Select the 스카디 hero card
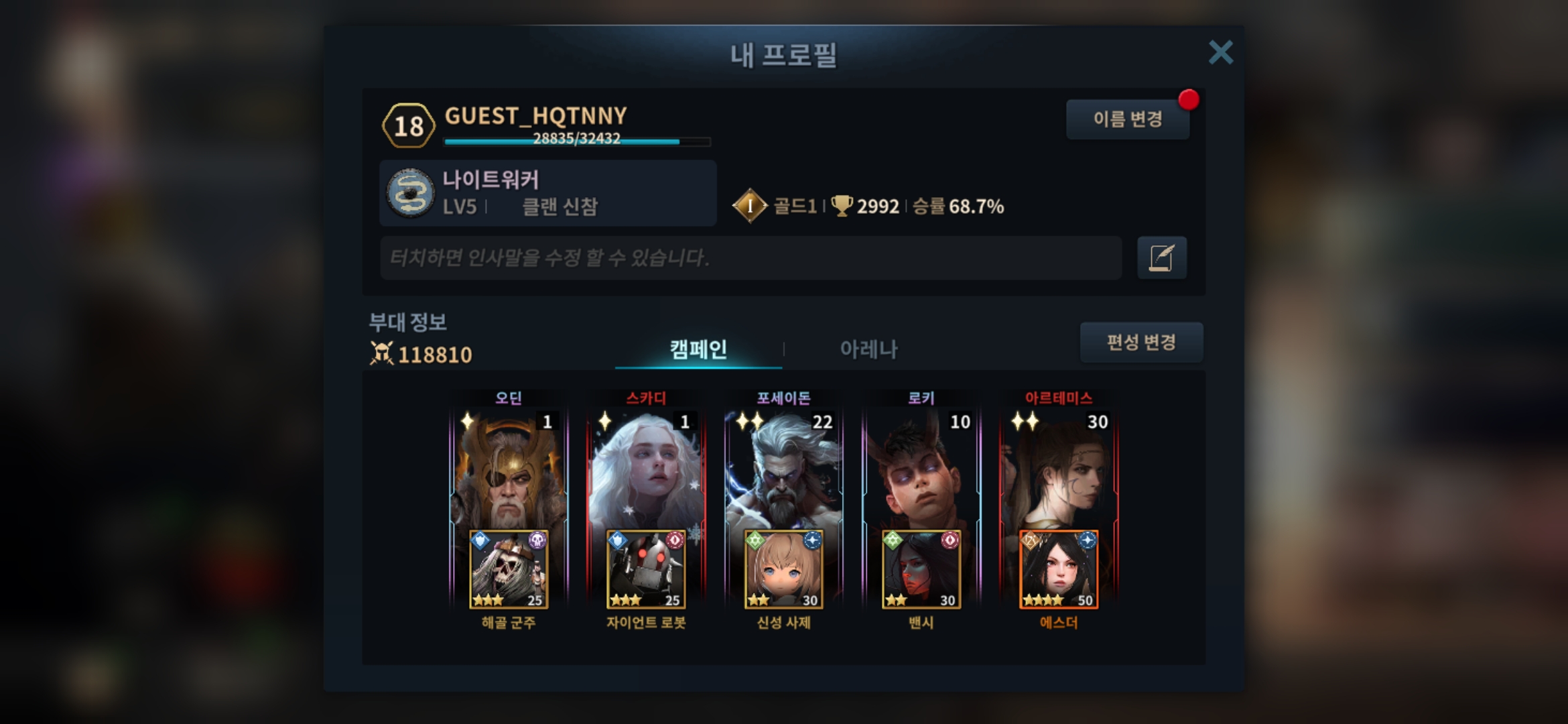The width and height of the screenshot is (1568, 724). pos(646,469)
